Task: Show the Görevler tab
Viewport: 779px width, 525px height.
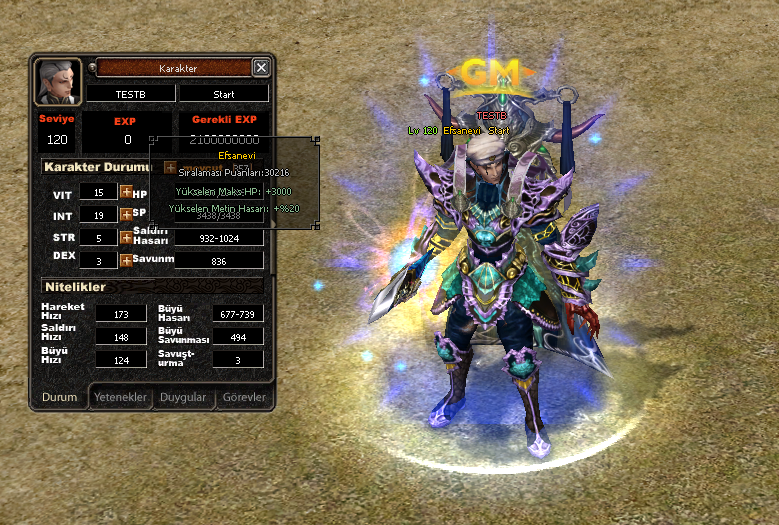Action: (243, 397)
